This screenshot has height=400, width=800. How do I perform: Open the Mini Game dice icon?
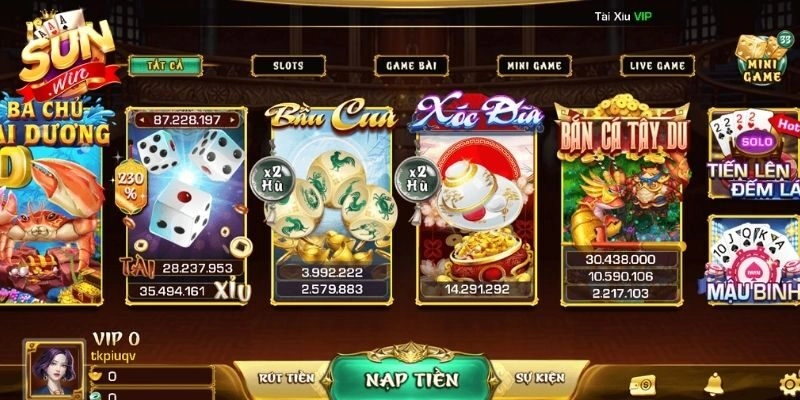click(x=760, y=58)
